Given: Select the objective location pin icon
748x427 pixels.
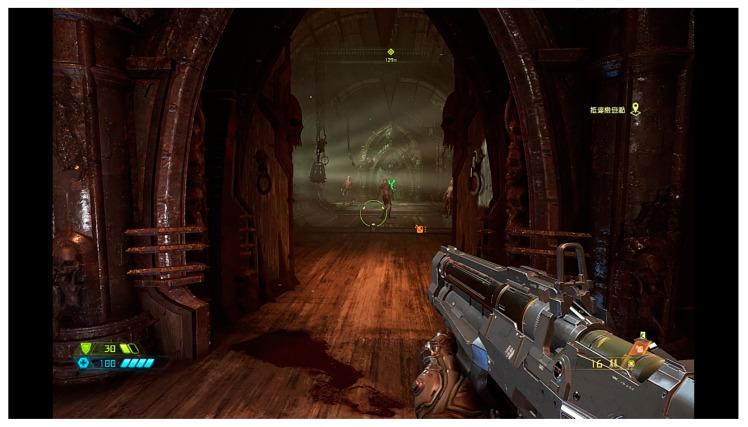Looking at the screenshot, I should coord(634,109).
